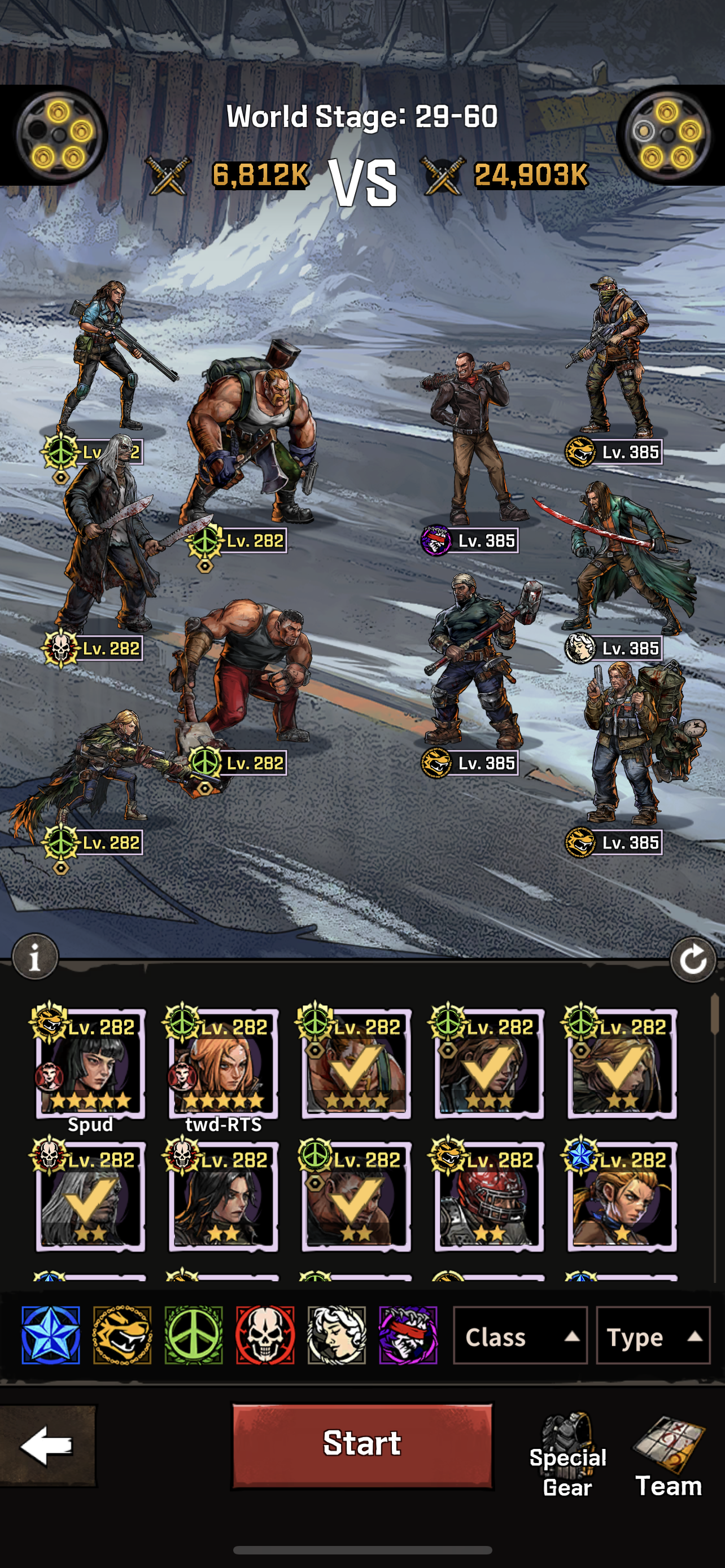The height and width of the screenshot is (1568, 725).
Task: Filter heroes by purple blindfolded faction
Action: (408, 1335)
